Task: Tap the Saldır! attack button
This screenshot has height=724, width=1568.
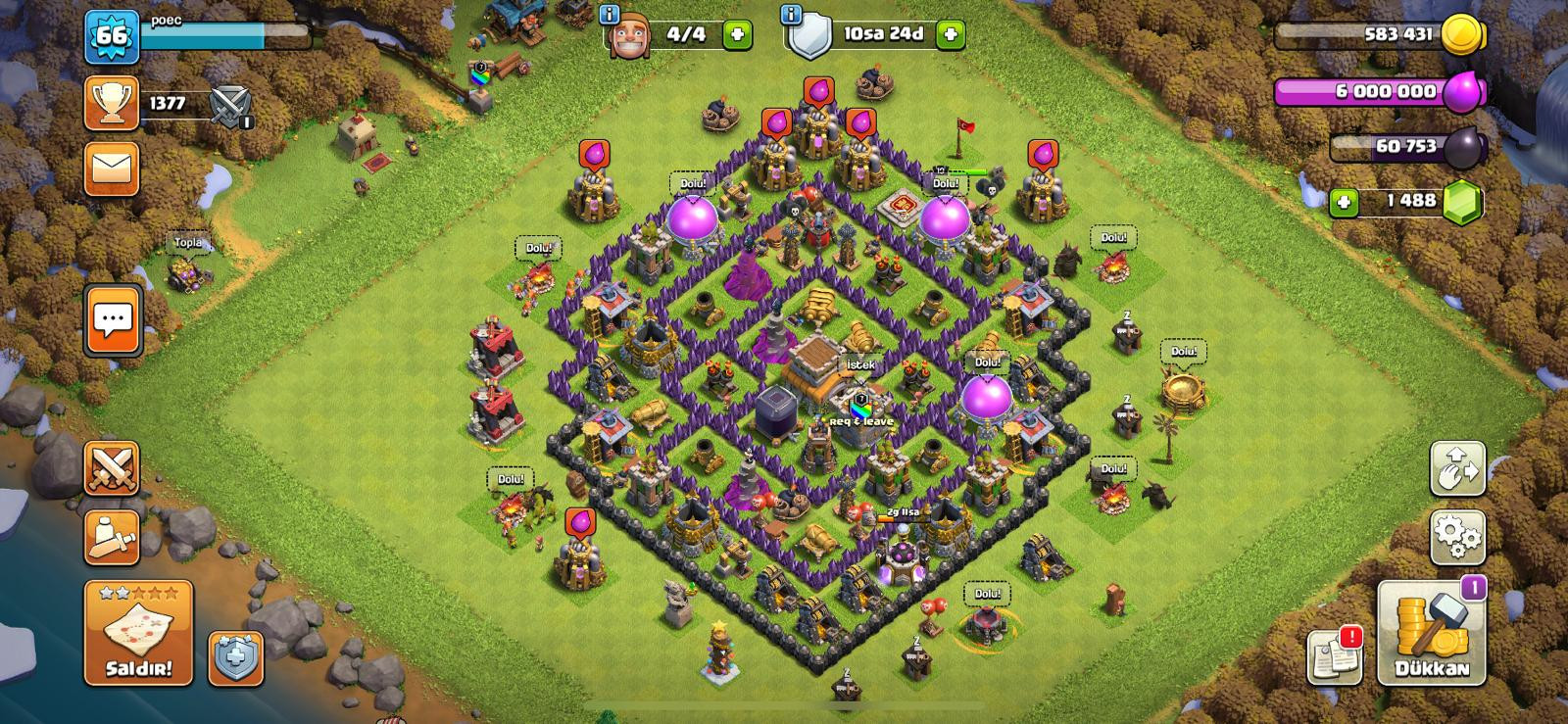Action: [138, 633]
